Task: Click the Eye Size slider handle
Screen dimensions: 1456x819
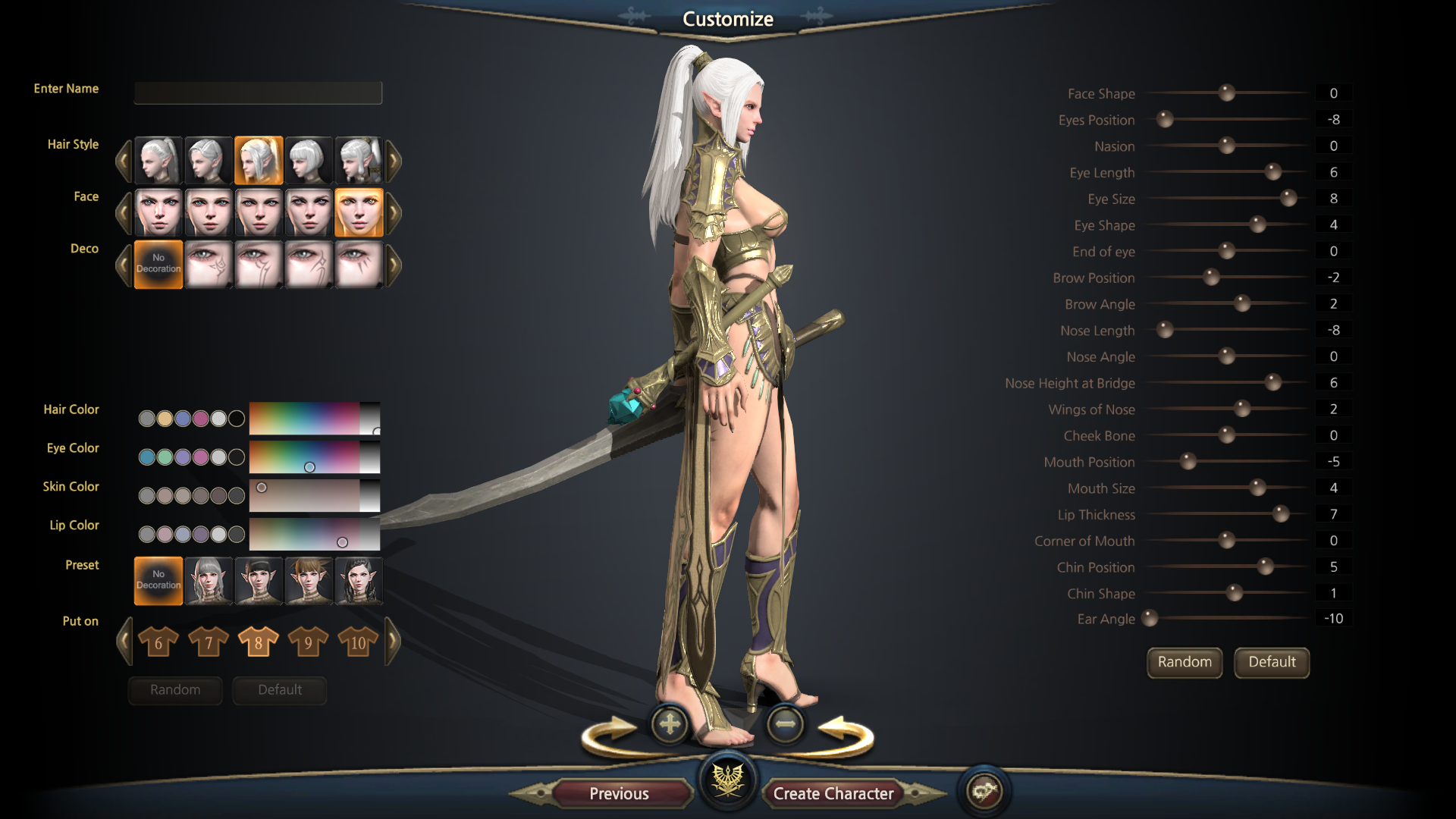Action: 1288,199
